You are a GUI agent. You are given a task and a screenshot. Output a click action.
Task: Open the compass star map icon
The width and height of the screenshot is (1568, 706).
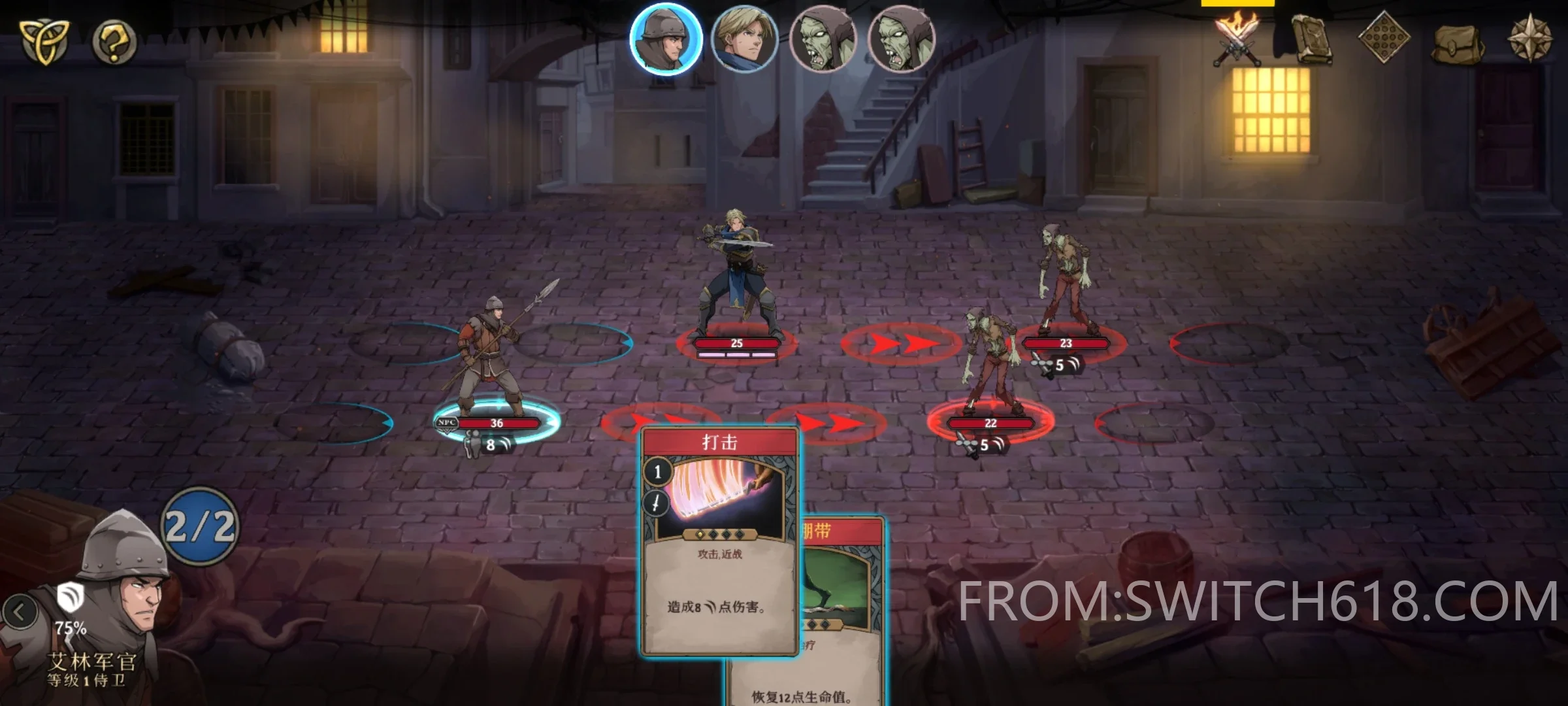[x=1530, y=38]
